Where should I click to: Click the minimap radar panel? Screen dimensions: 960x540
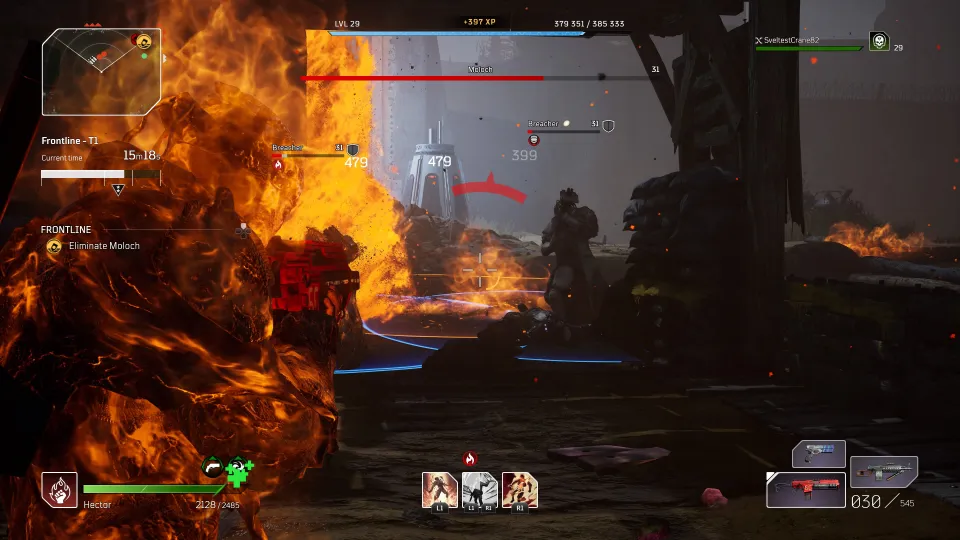(101, 71)
